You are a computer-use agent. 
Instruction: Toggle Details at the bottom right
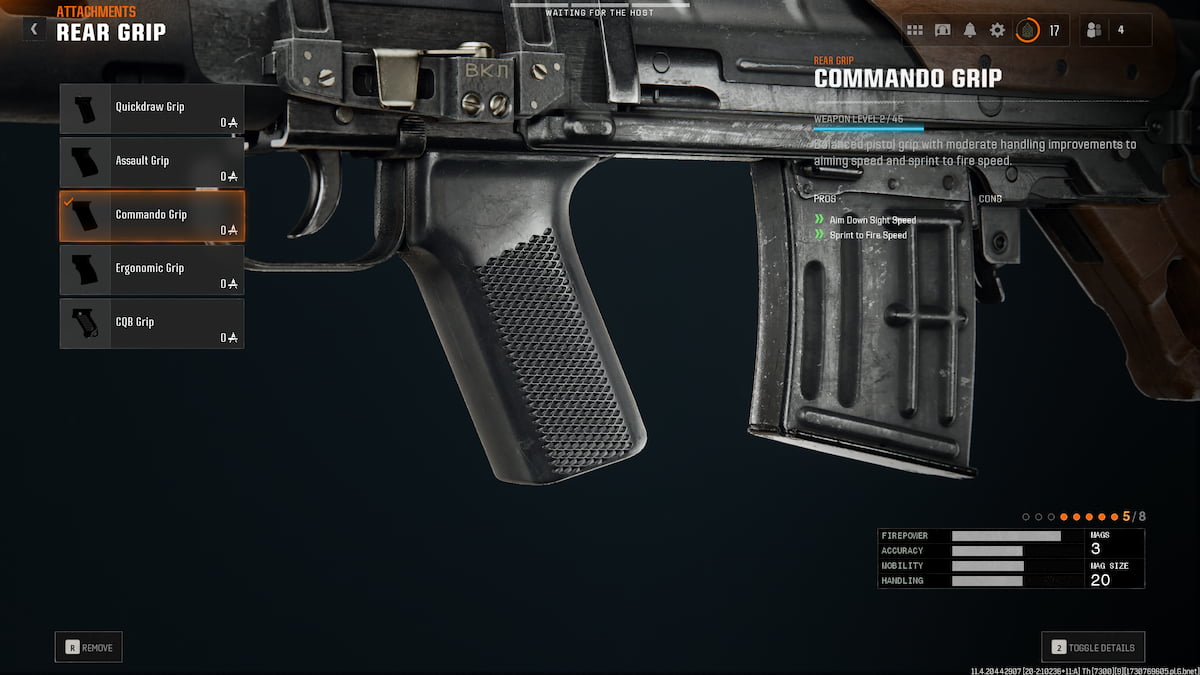(1093, 647)
